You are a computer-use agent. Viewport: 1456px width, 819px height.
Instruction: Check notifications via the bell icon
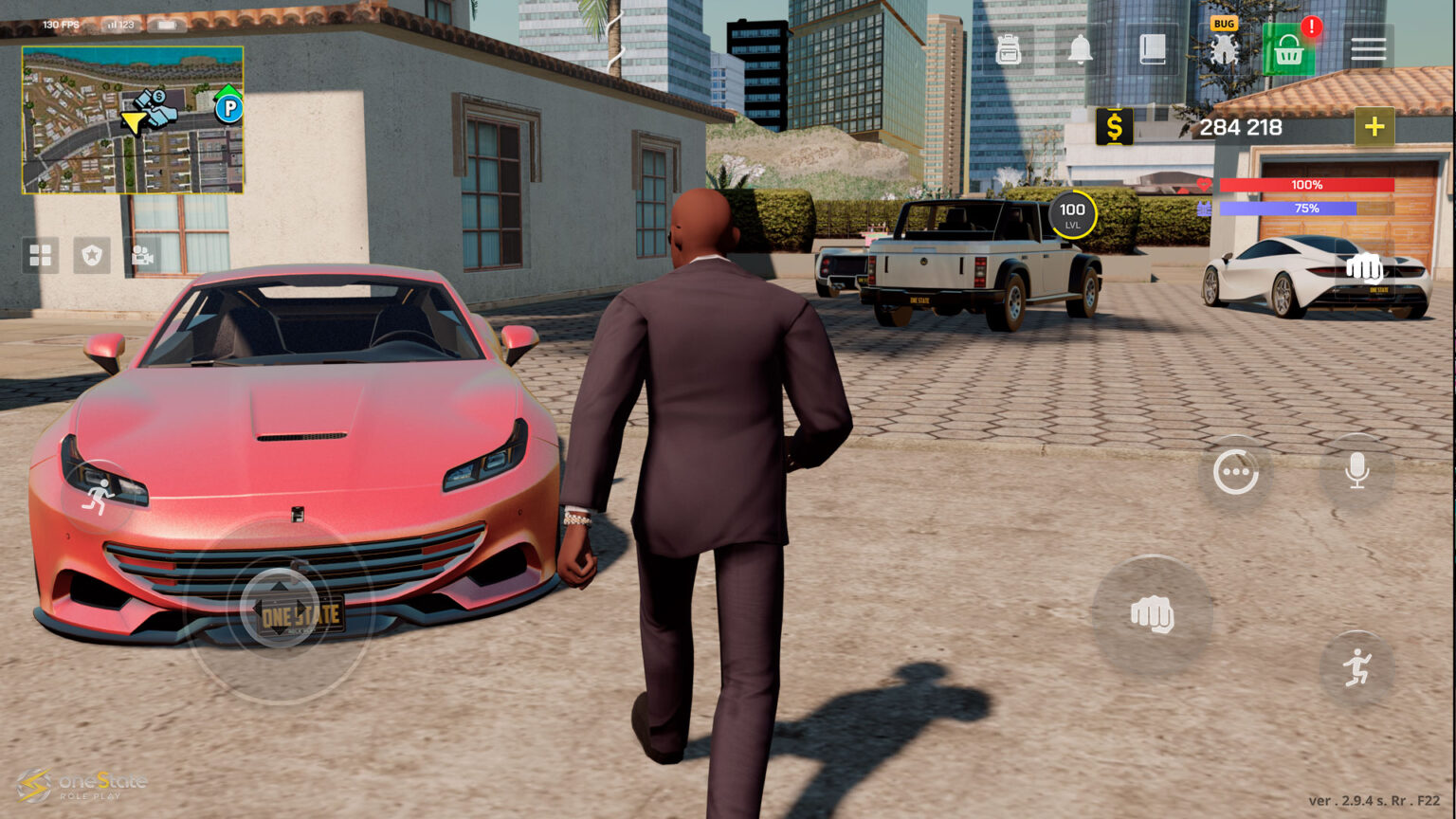(x=1081, y=49)
